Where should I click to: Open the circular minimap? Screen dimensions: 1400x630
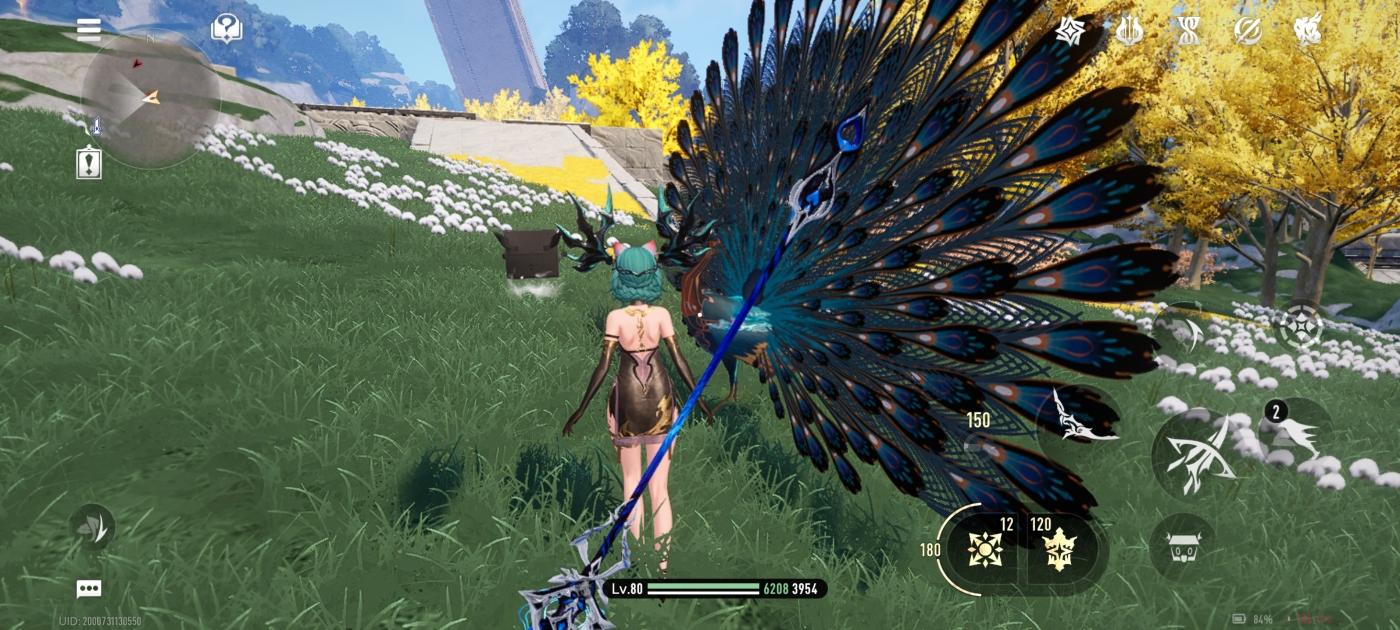pyautogui.click(x=149, y=98)
